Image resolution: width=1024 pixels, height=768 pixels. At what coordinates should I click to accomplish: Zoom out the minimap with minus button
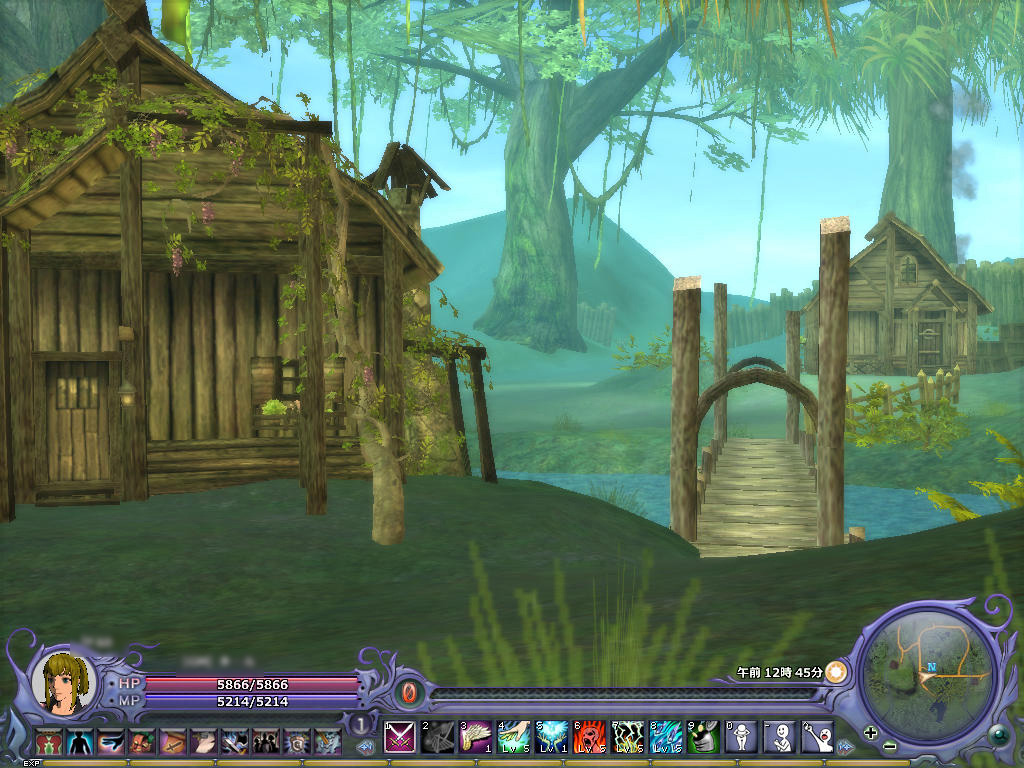click(x=889, y=747)
